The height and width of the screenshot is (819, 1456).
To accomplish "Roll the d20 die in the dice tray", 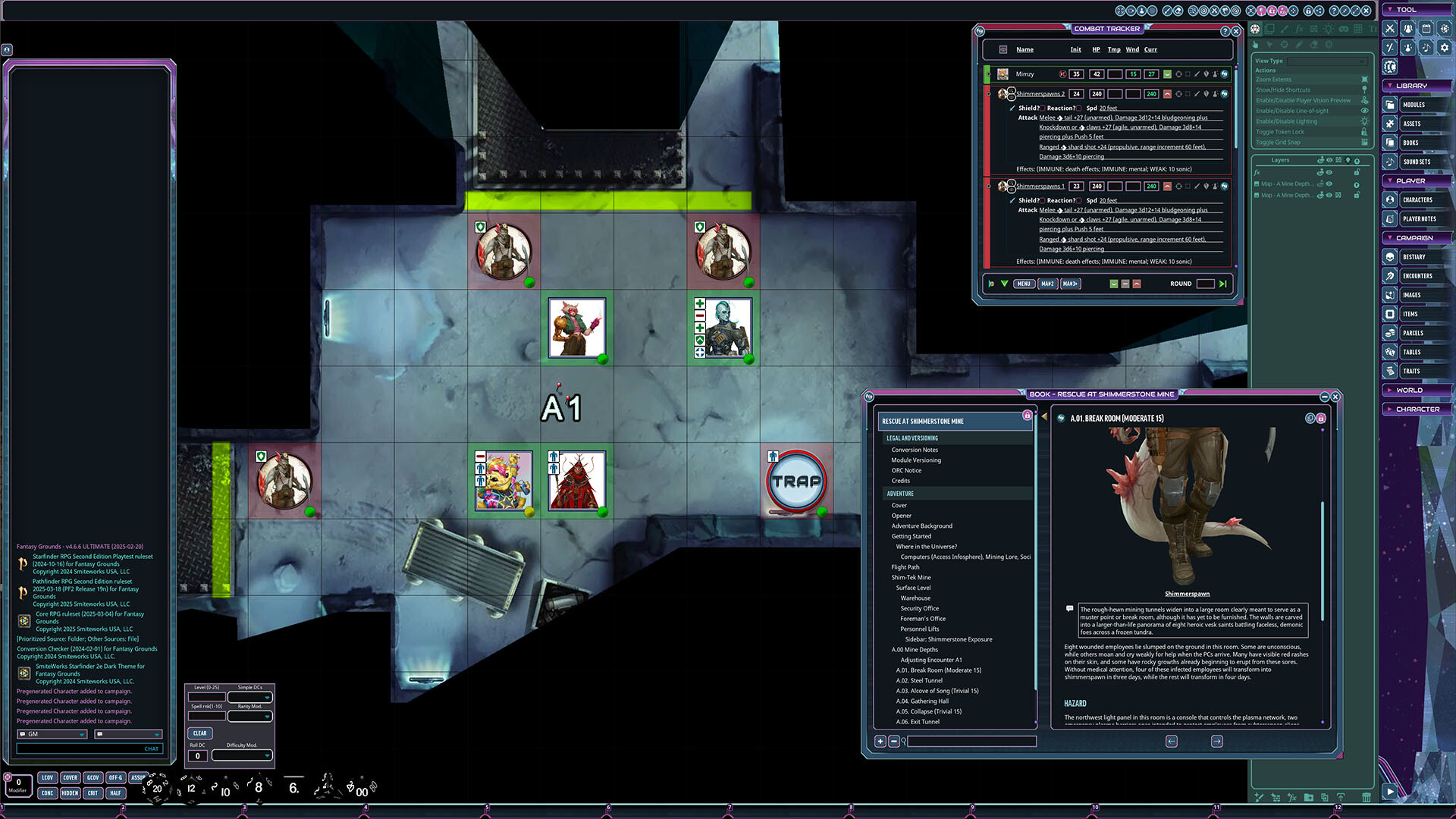I will click(x=155, y=787).
